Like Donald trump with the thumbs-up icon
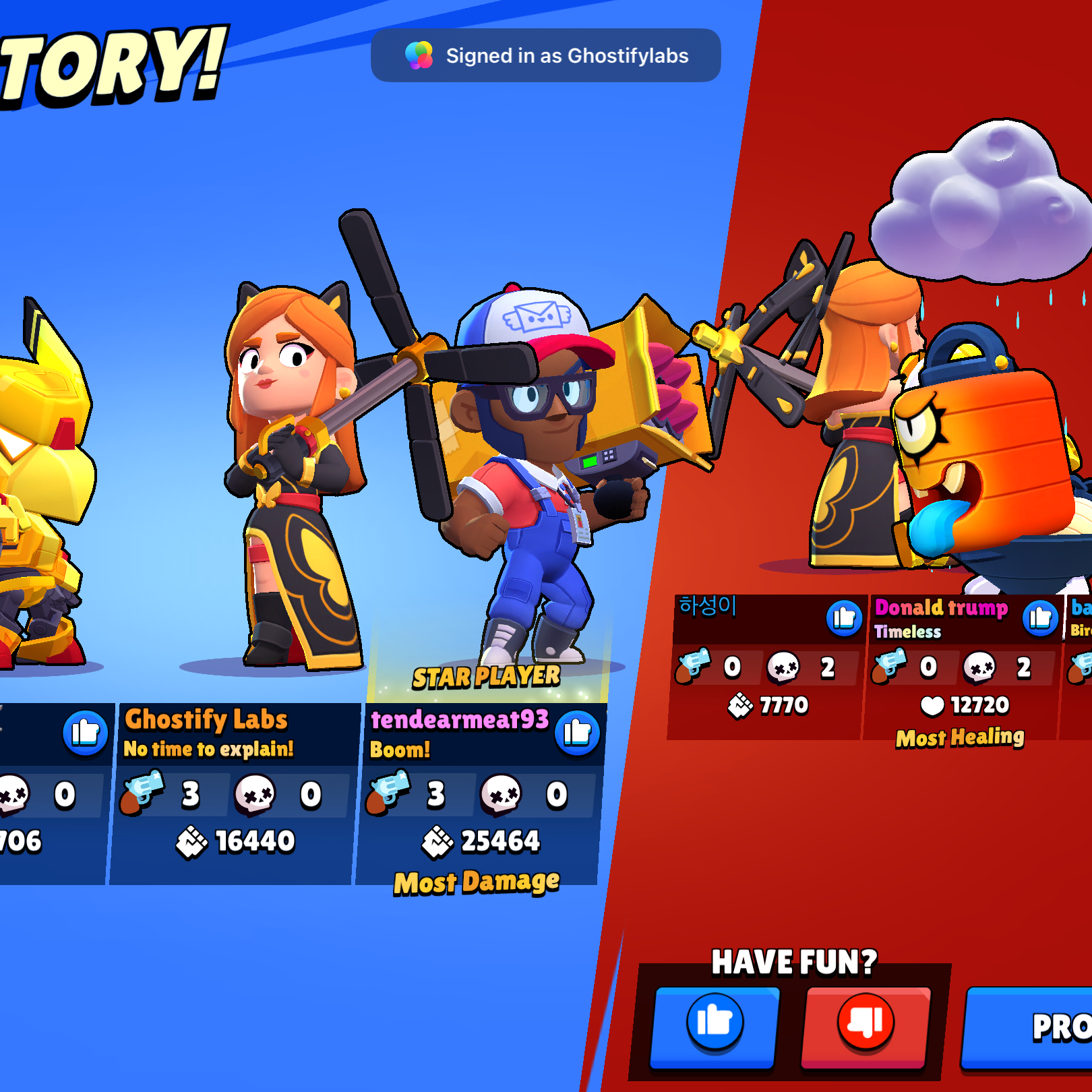The height and width of the screenshot is (1092, 1092). 1040,617
